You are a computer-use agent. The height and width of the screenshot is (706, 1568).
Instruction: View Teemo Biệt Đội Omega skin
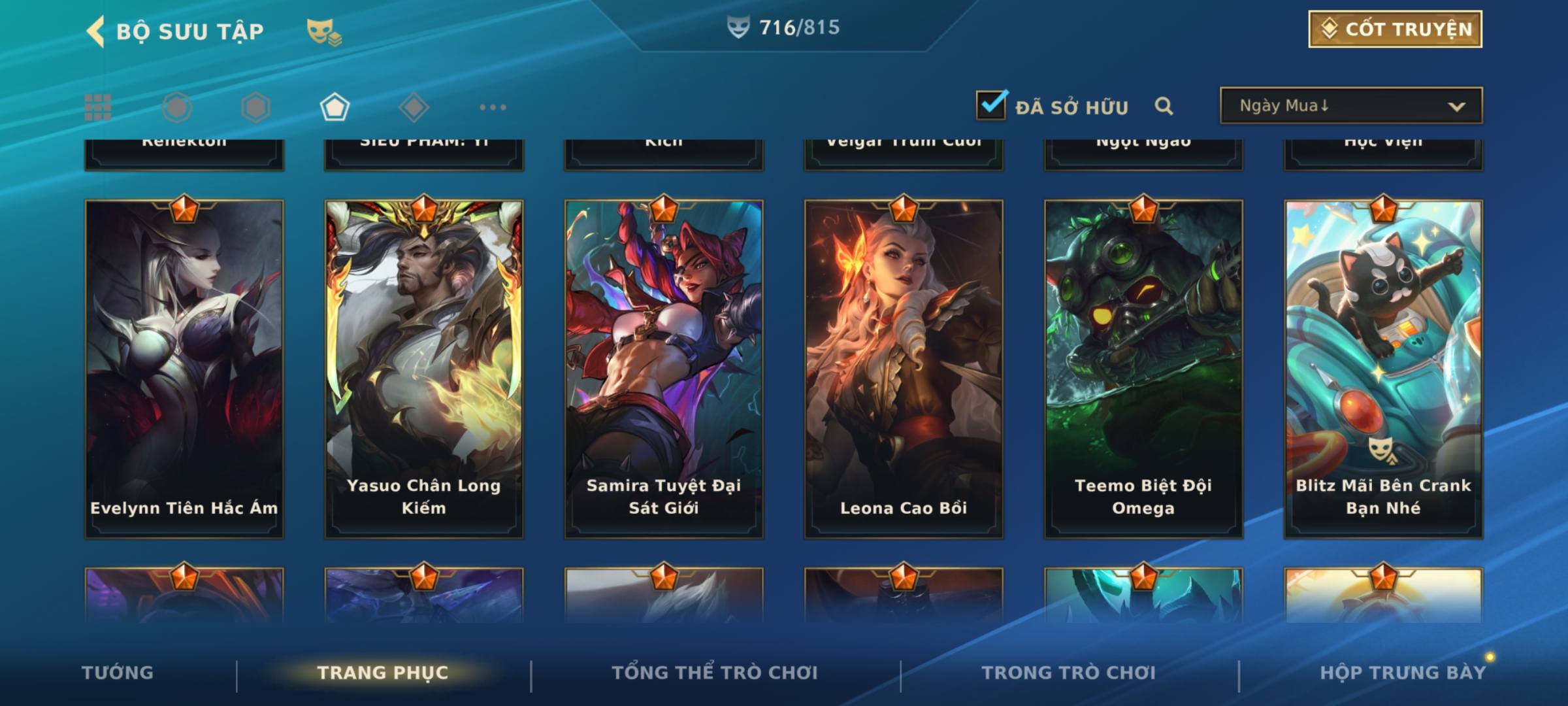click(x=1143, y=369)
